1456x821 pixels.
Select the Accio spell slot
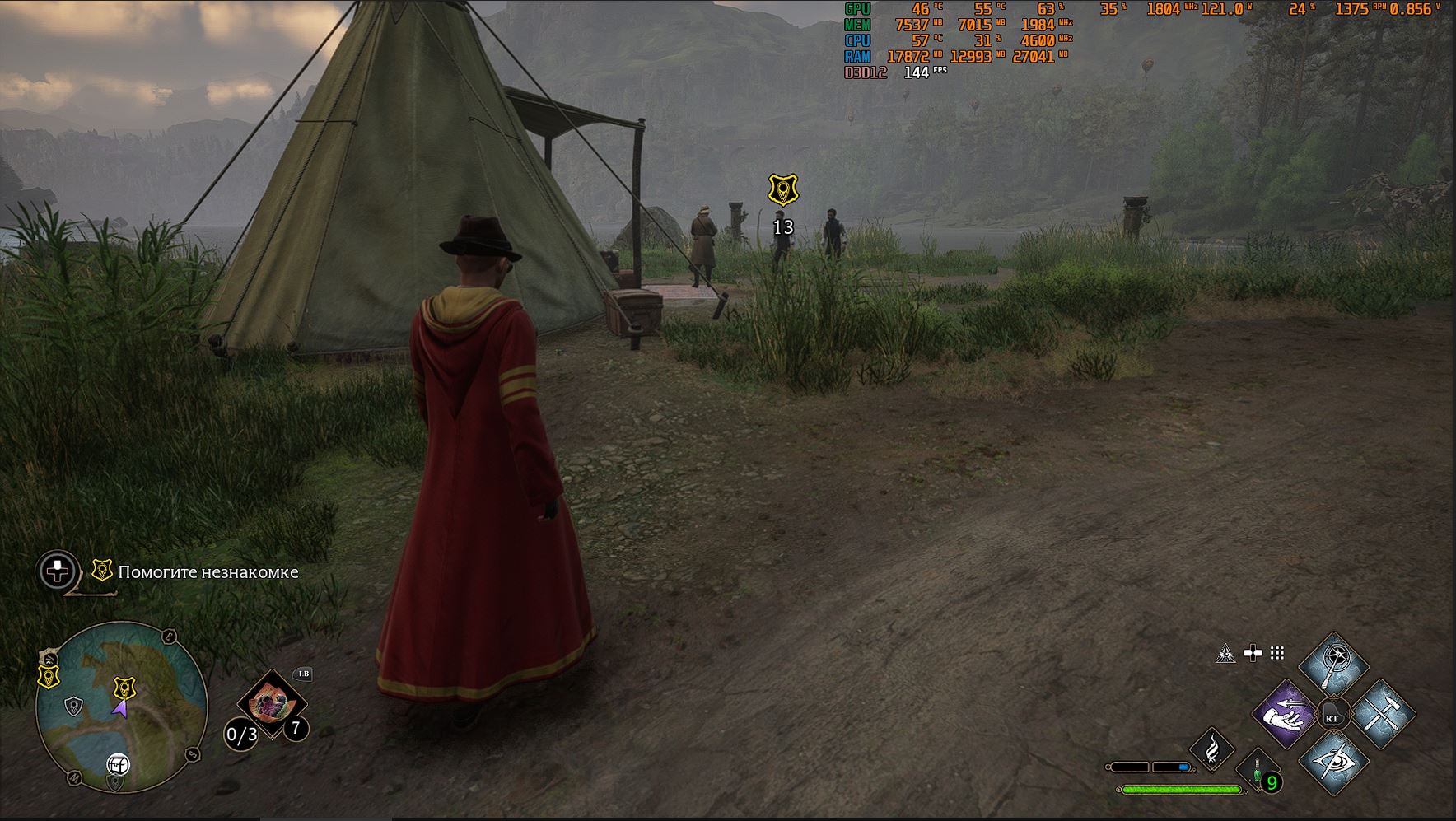coord(1286,715)
